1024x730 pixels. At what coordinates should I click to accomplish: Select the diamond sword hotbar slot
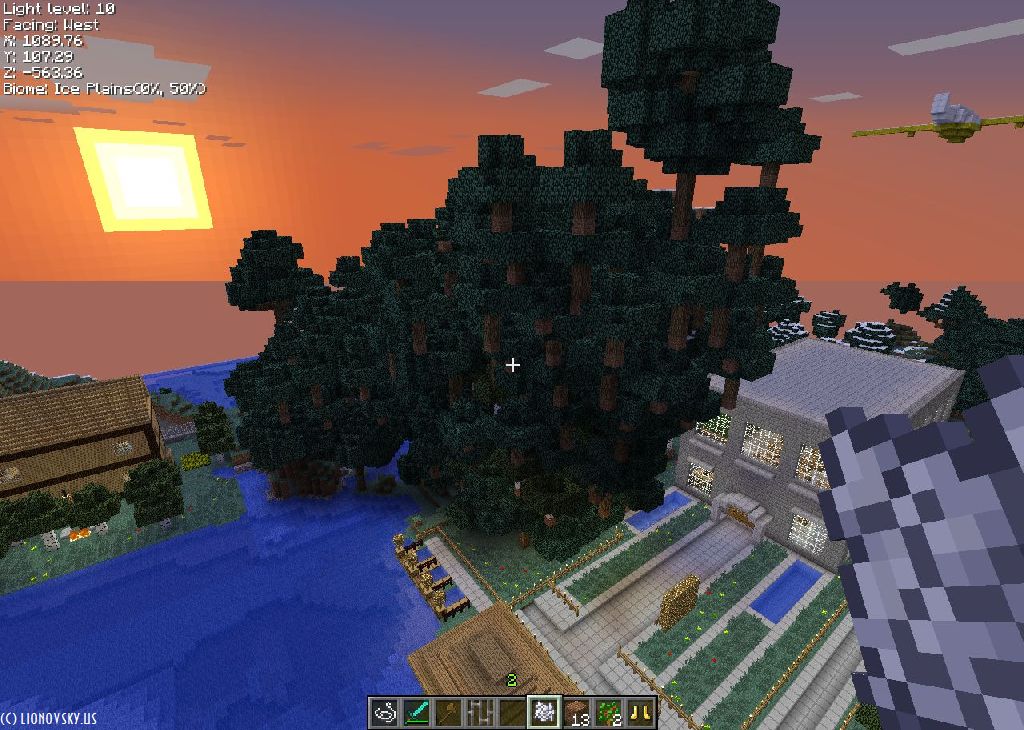[416, 712]
